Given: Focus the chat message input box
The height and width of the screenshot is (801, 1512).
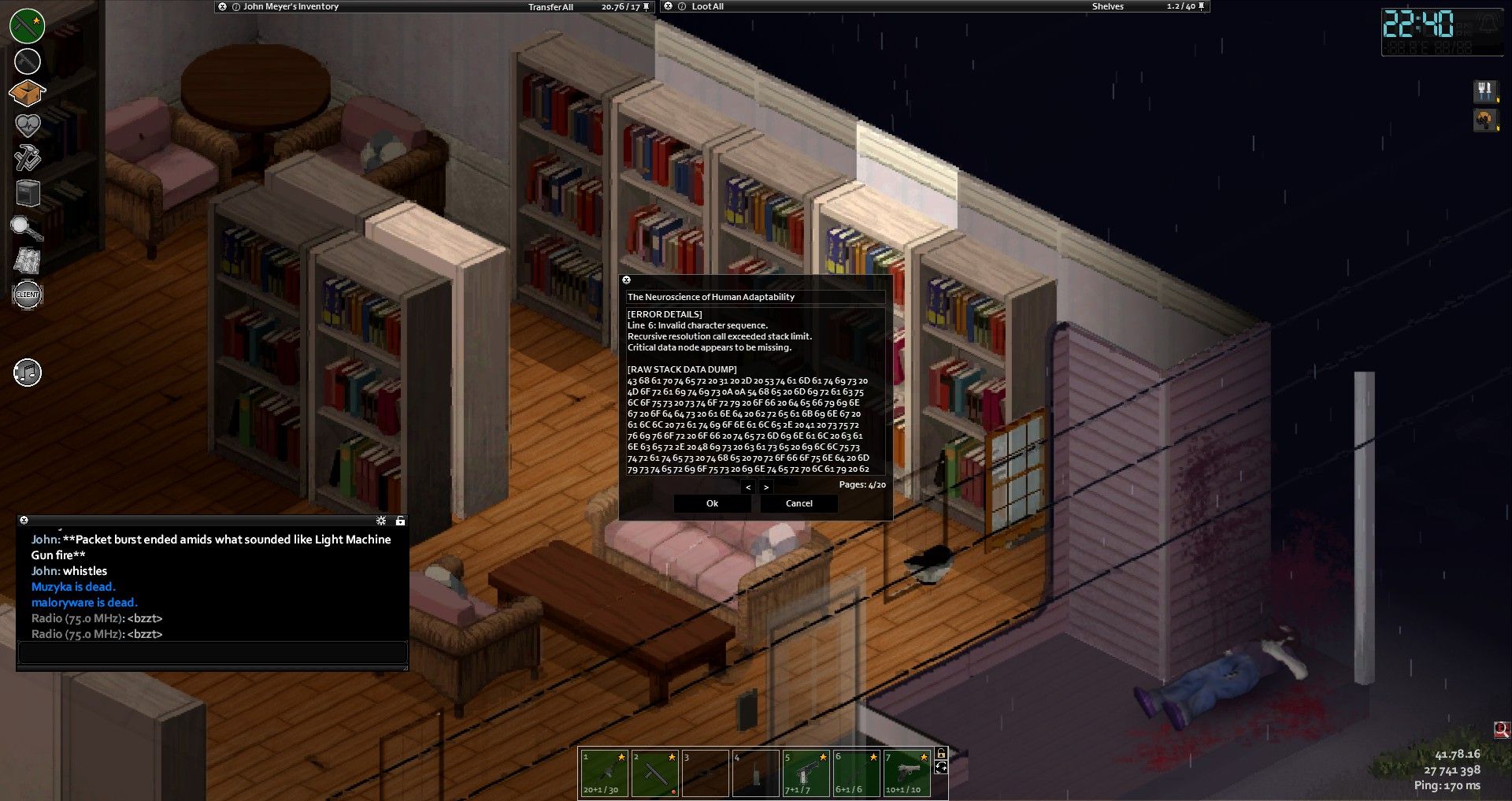Looking at the screenshot, I should tap(213, 653).
